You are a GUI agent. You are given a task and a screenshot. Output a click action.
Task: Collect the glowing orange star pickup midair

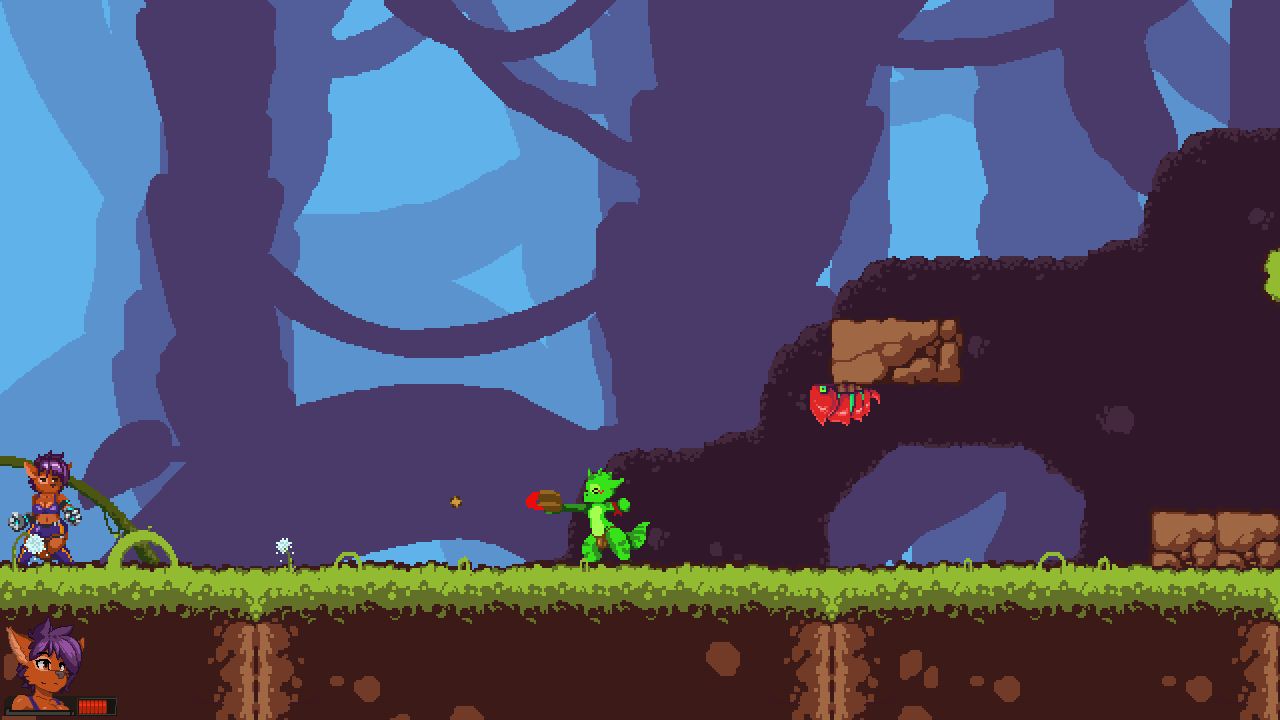456,502
